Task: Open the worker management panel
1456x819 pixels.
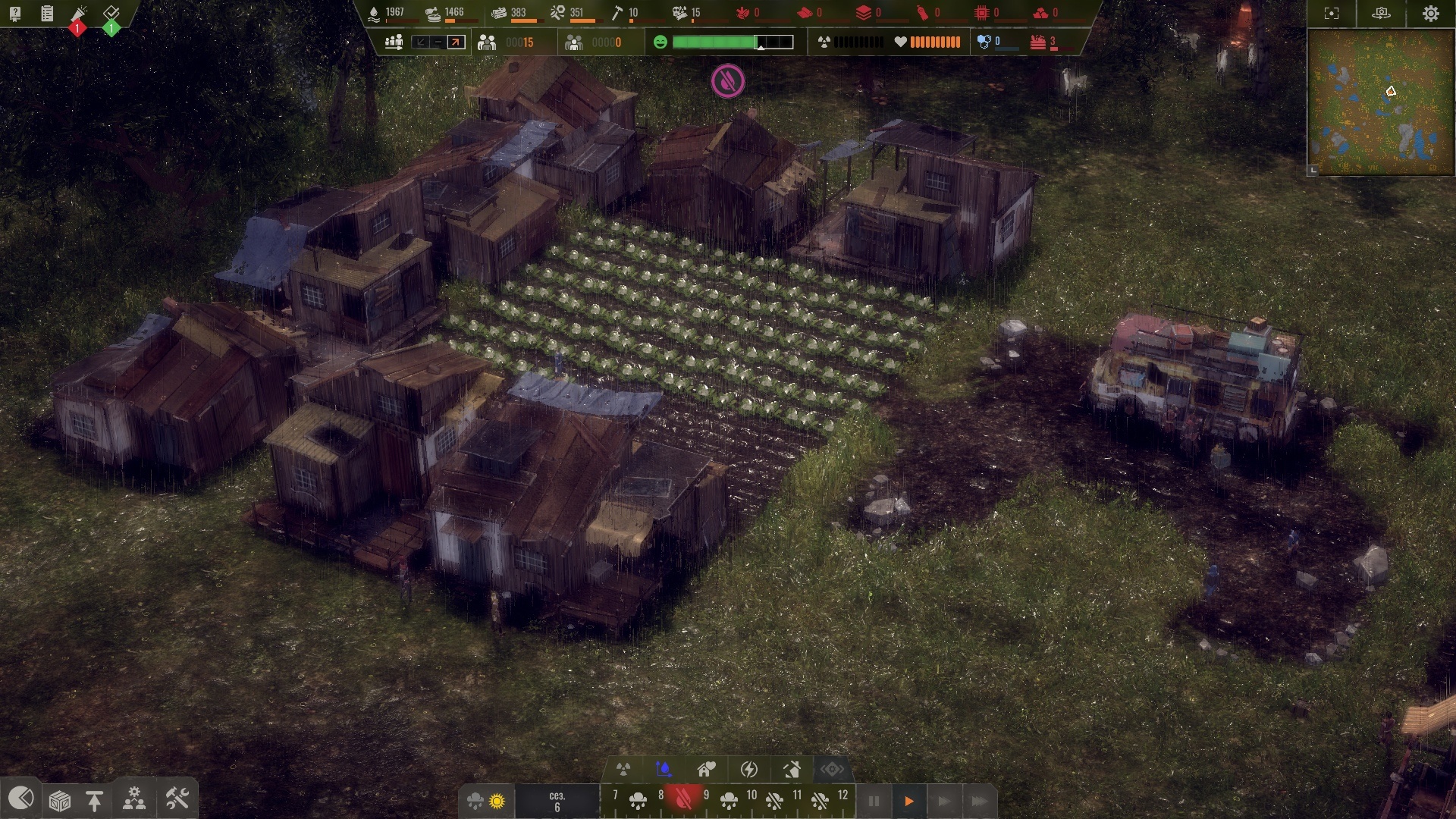Action: point(134,799)
